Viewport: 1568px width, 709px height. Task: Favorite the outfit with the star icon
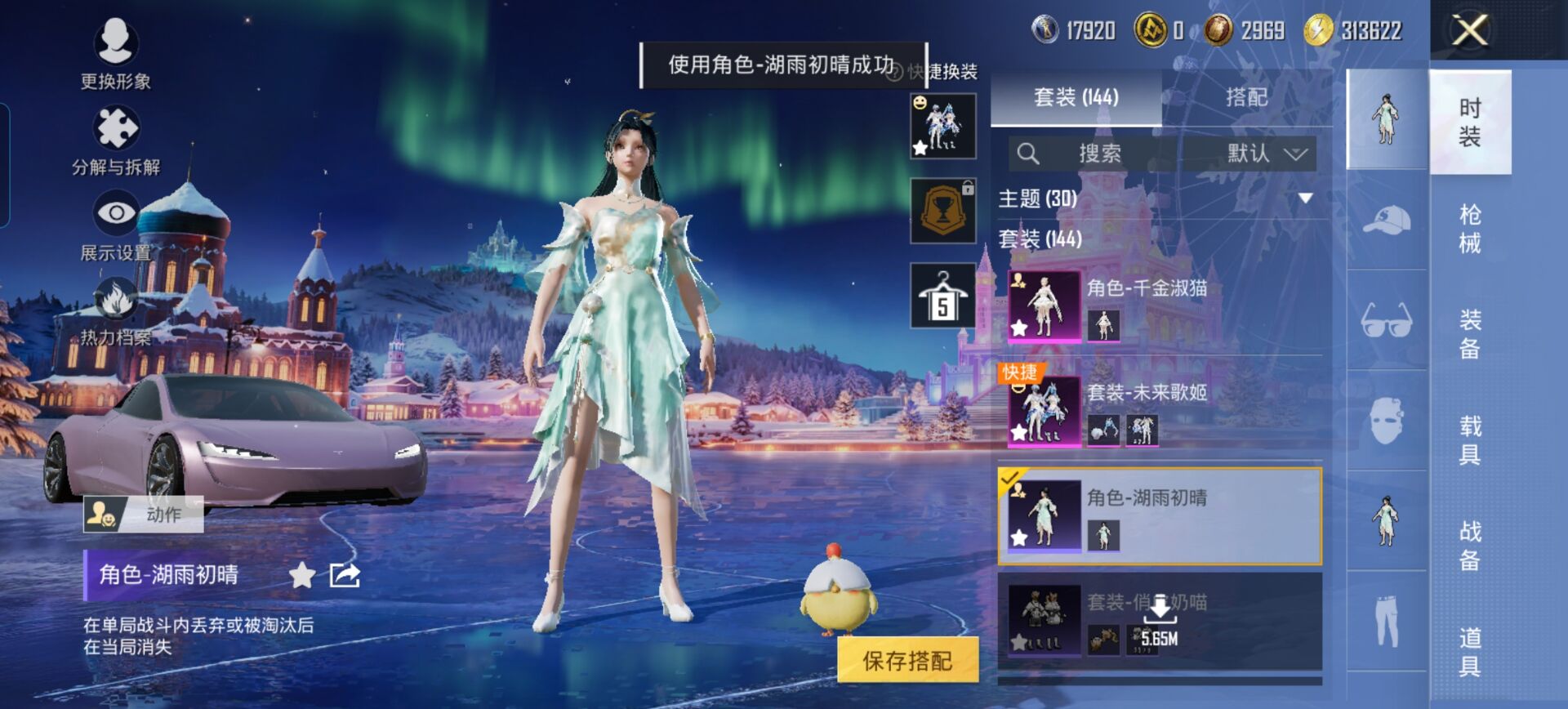[302, 575]
